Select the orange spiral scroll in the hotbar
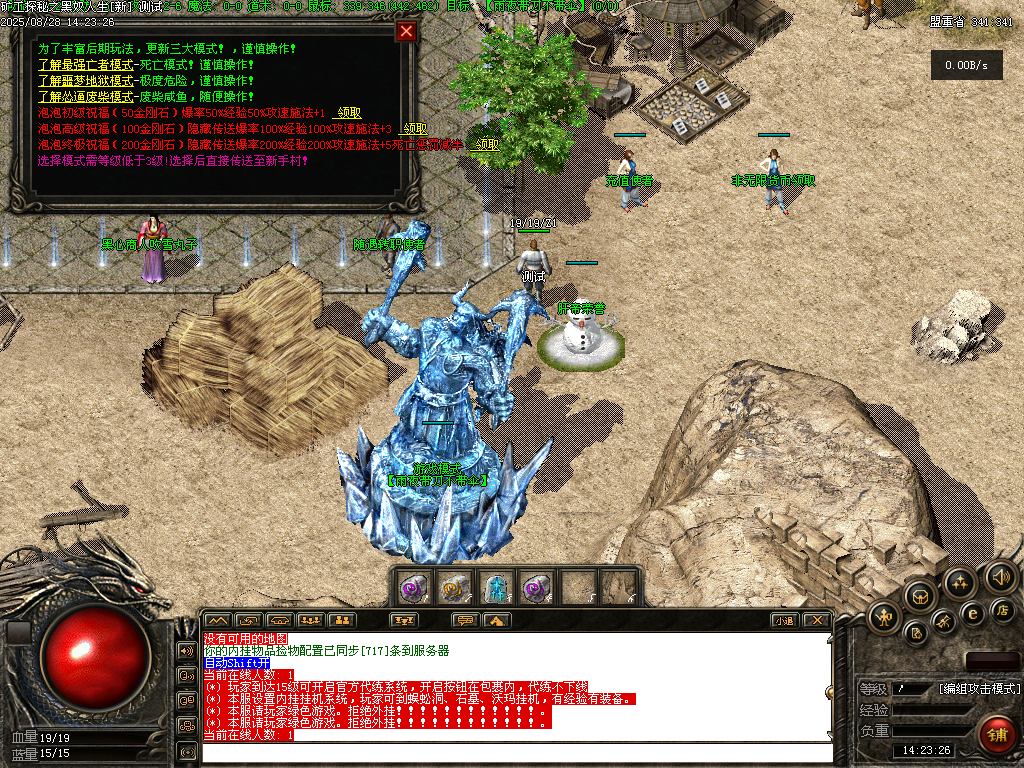This screenshot has height=768, width=1024. [x=454, y=588]
